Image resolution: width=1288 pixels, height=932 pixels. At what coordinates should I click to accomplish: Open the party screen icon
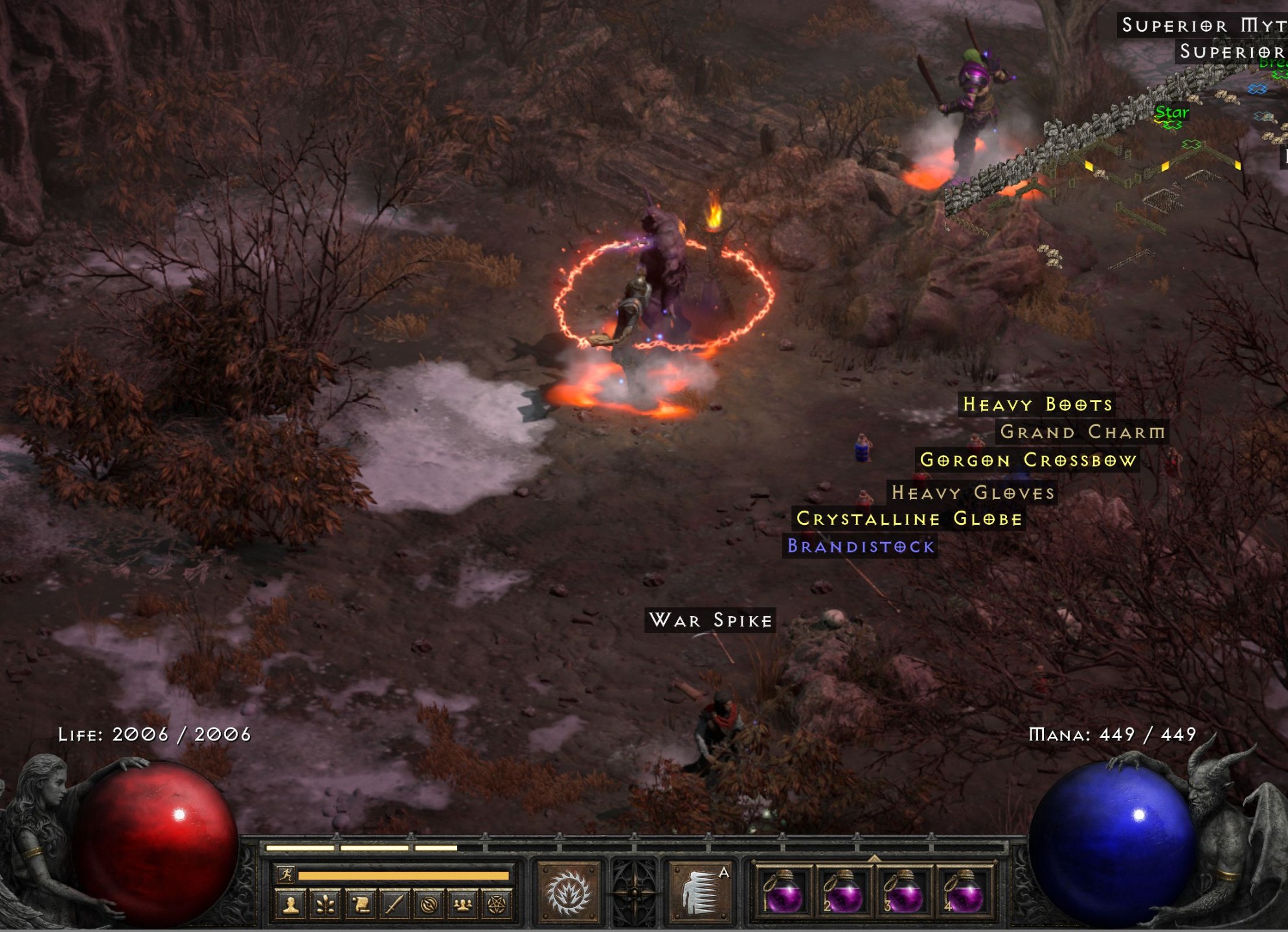pos(463,904)
